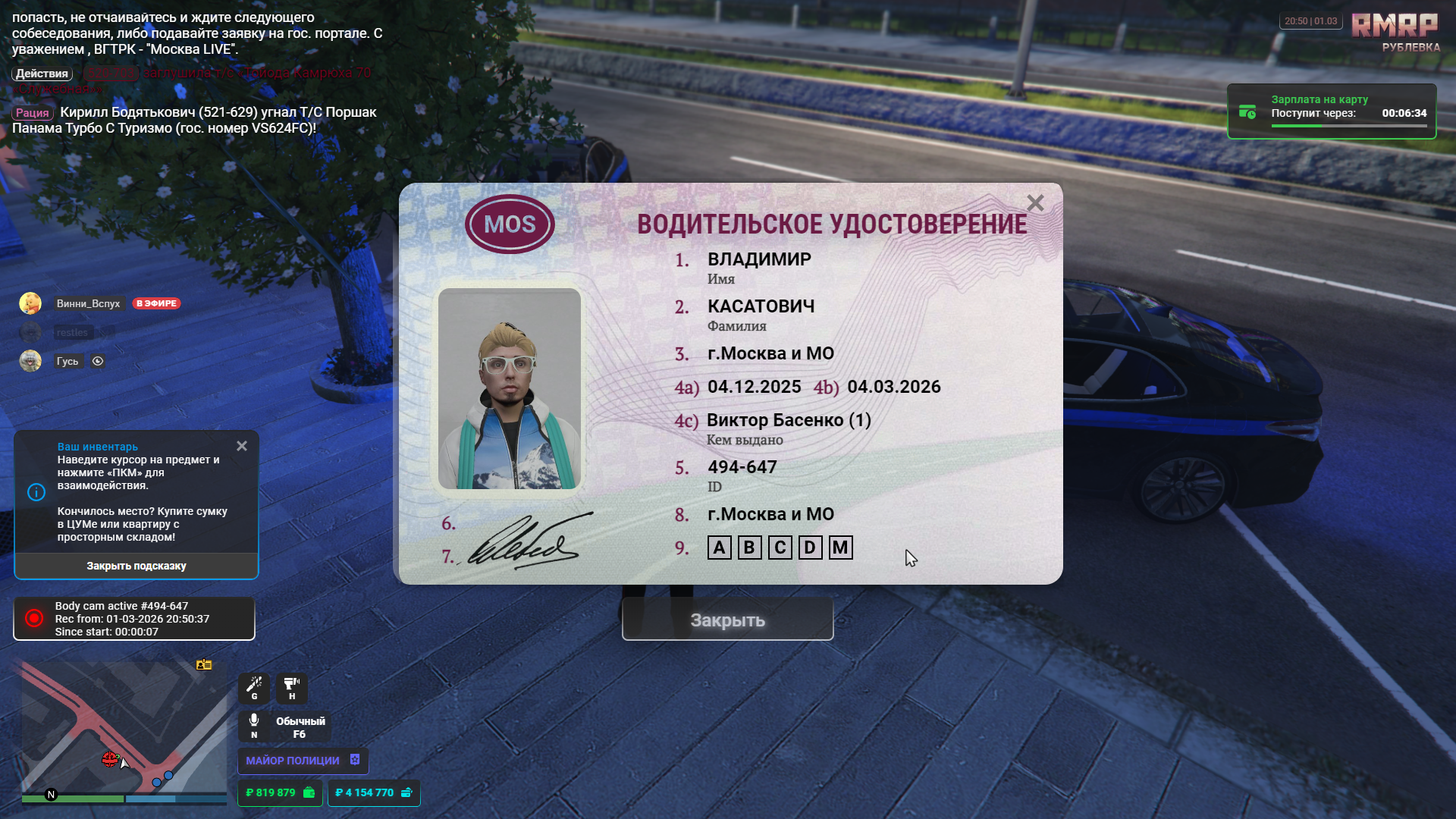This screenshot has height=819, width=1456.
Task: Open the bank card balance indicator
Action: coord(374,792)
